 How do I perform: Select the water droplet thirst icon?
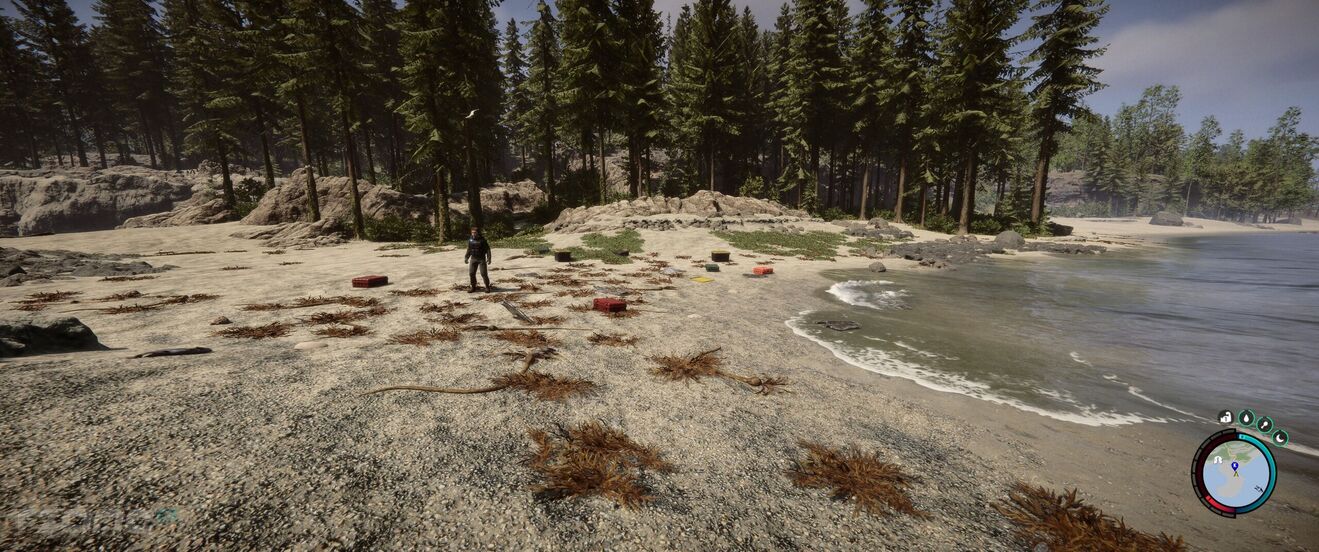point(1246,418)
